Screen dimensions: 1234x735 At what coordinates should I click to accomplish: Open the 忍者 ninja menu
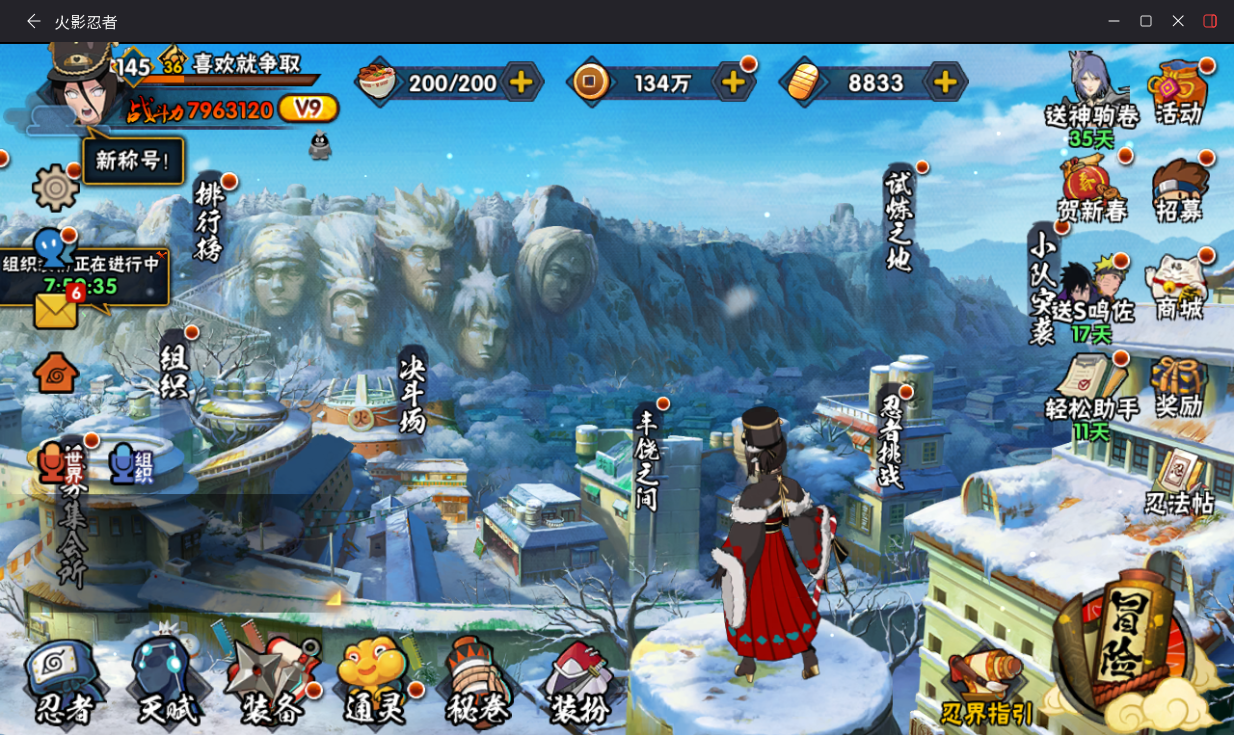tap(65, 682)
